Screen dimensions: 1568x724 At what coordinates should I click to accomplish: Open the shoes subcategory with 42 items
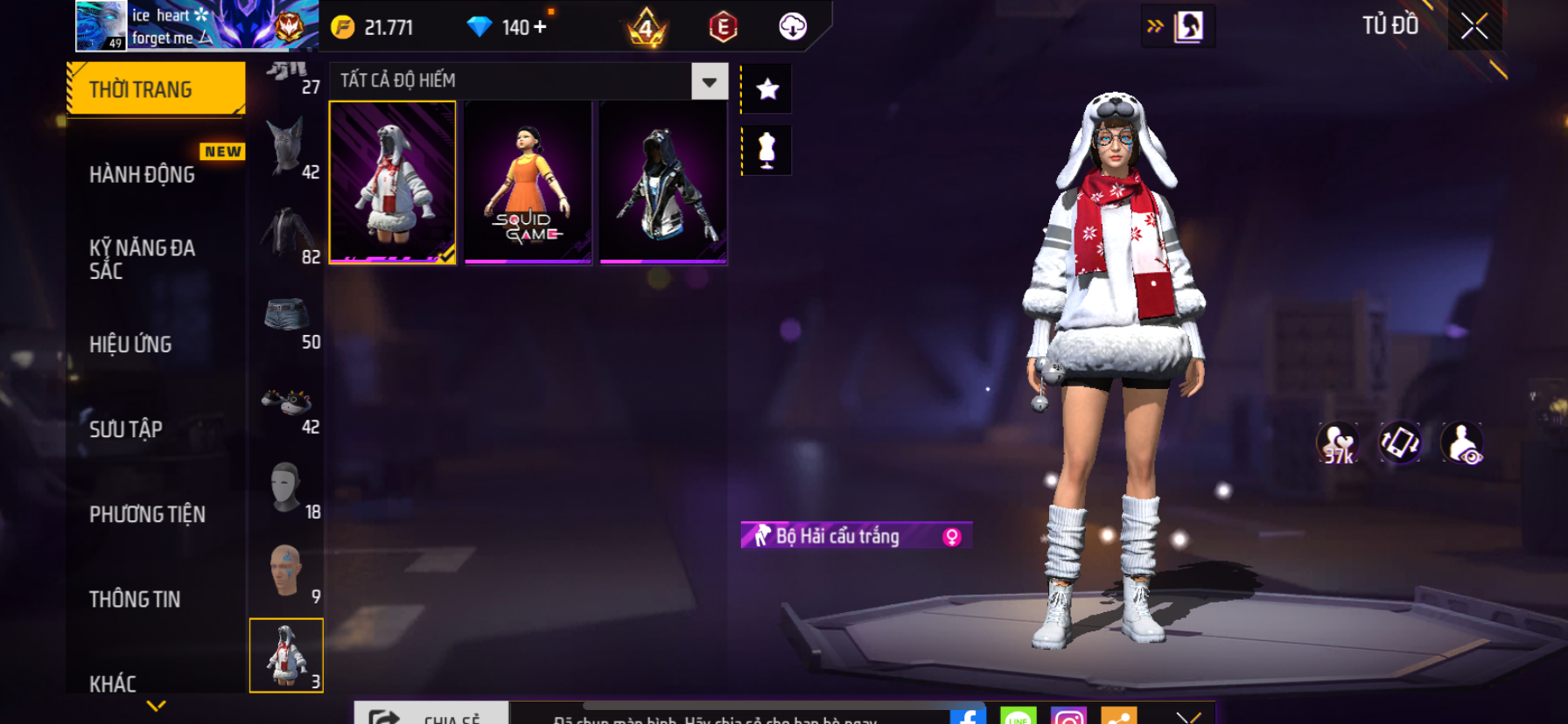[287, 404]
